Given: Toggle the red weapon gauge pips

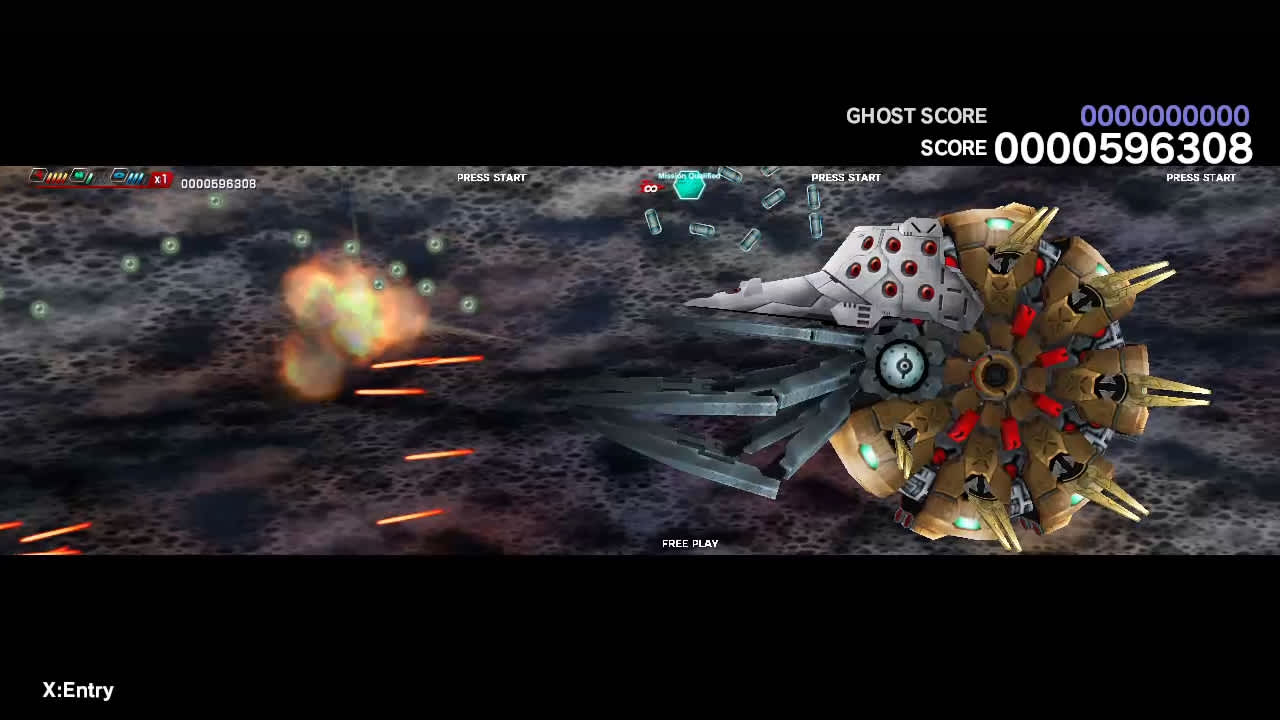Looking at the screenshot, I should [x=56, y=176].
